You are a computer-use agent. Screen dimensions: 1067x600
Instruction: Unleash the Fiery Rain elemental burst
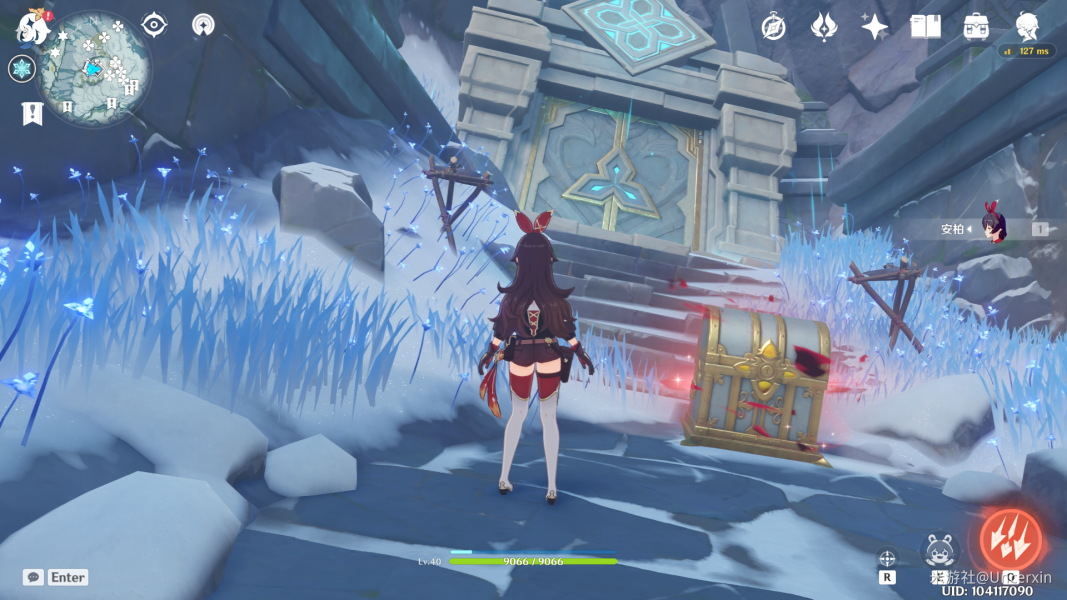[x=1010, y=540]
